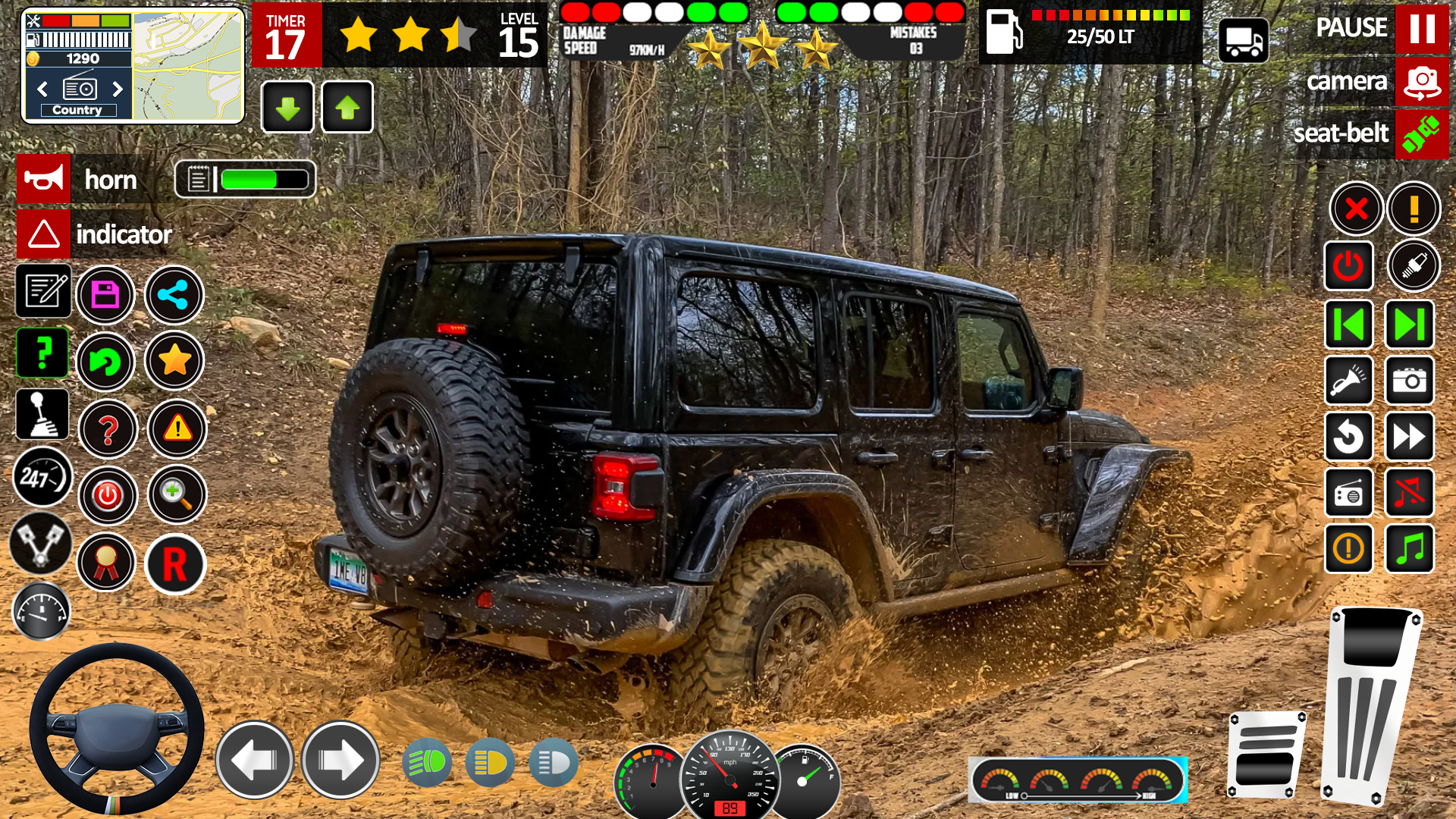The image size is (1456, 819).
Task: Toggle the headlights with the green beam icon
Action: (427, 763)
